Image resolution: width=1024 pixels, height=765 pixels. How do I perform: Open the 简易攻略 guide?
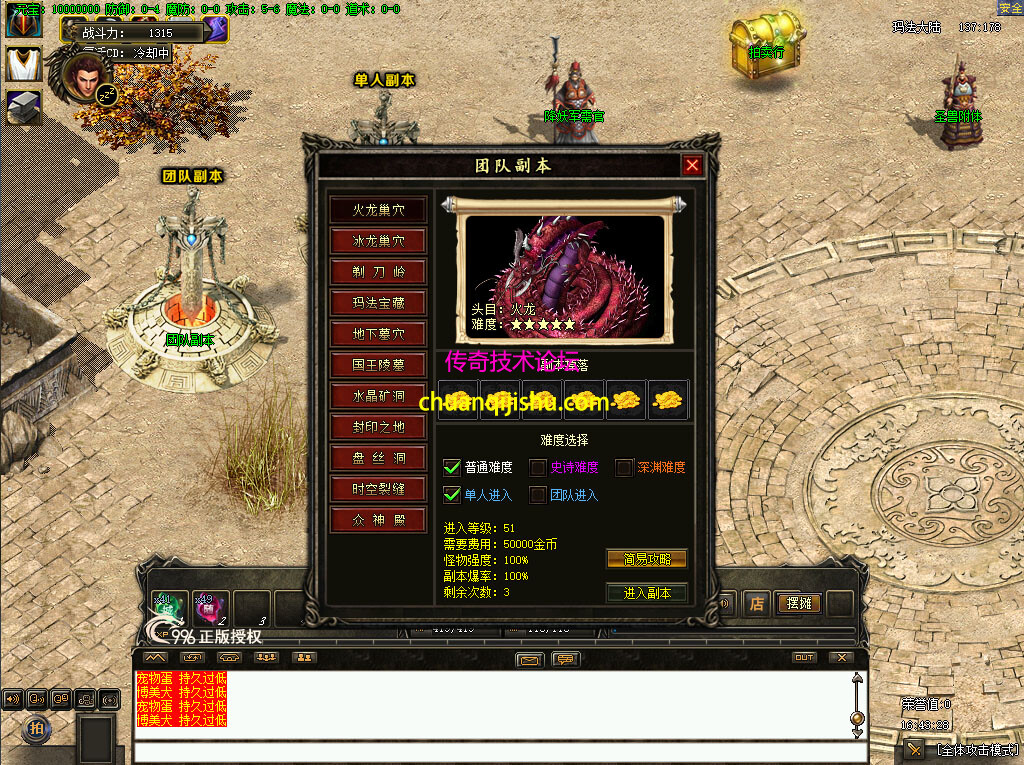click(646, 559)
